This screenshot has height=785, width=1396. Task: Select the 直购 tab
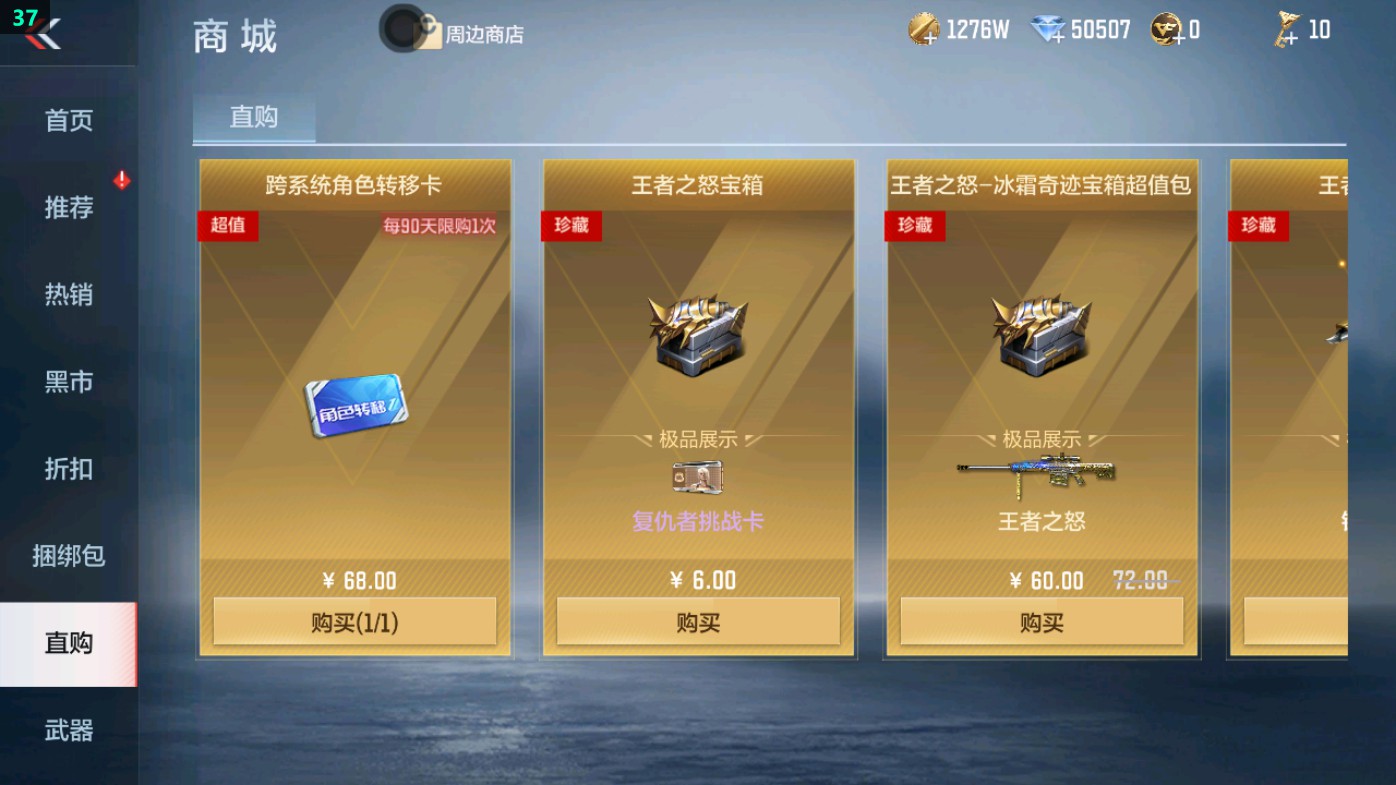[x=253, y=117]
